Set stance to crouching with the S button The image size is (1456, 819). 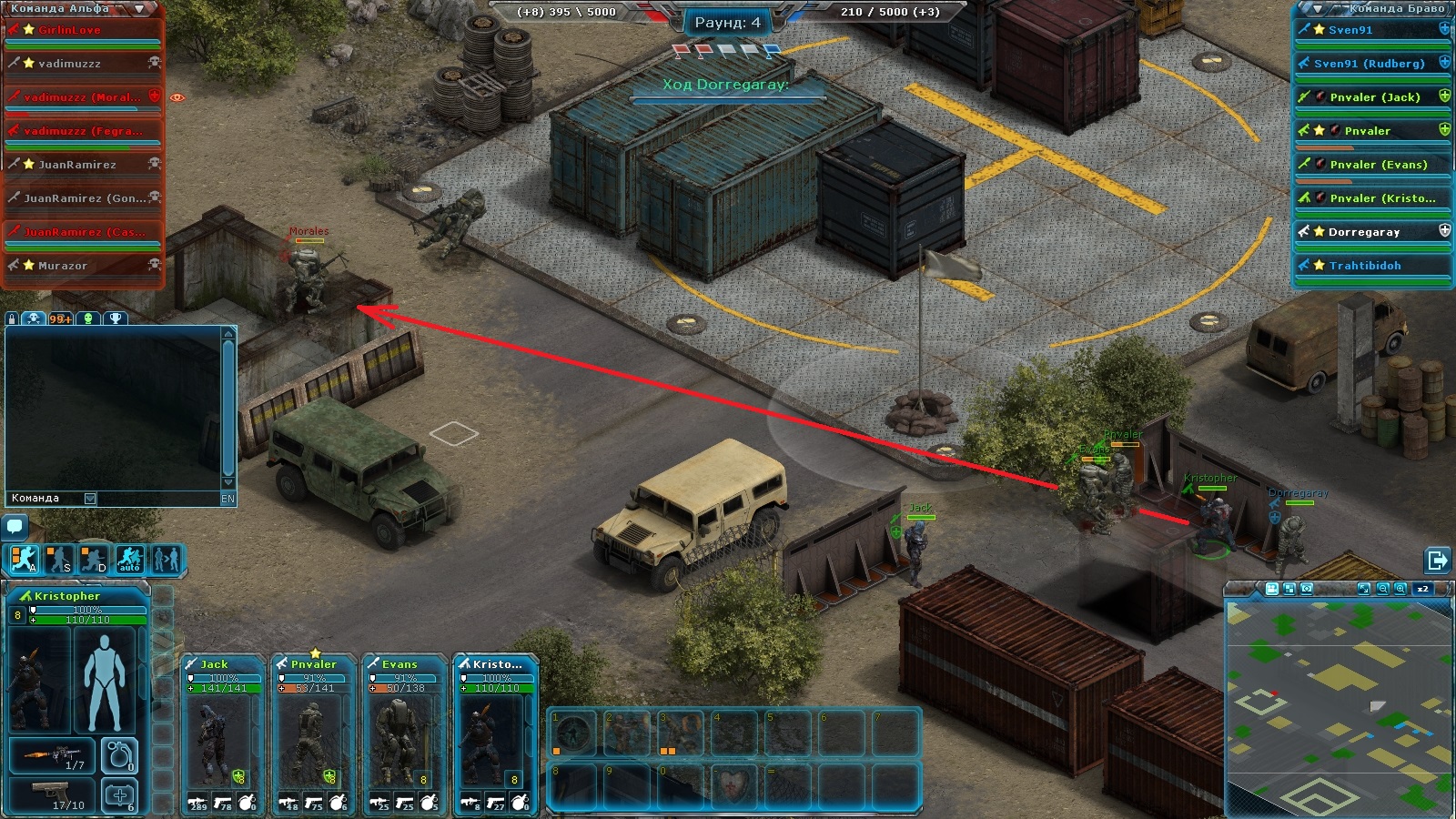click(x=59, y=560)
